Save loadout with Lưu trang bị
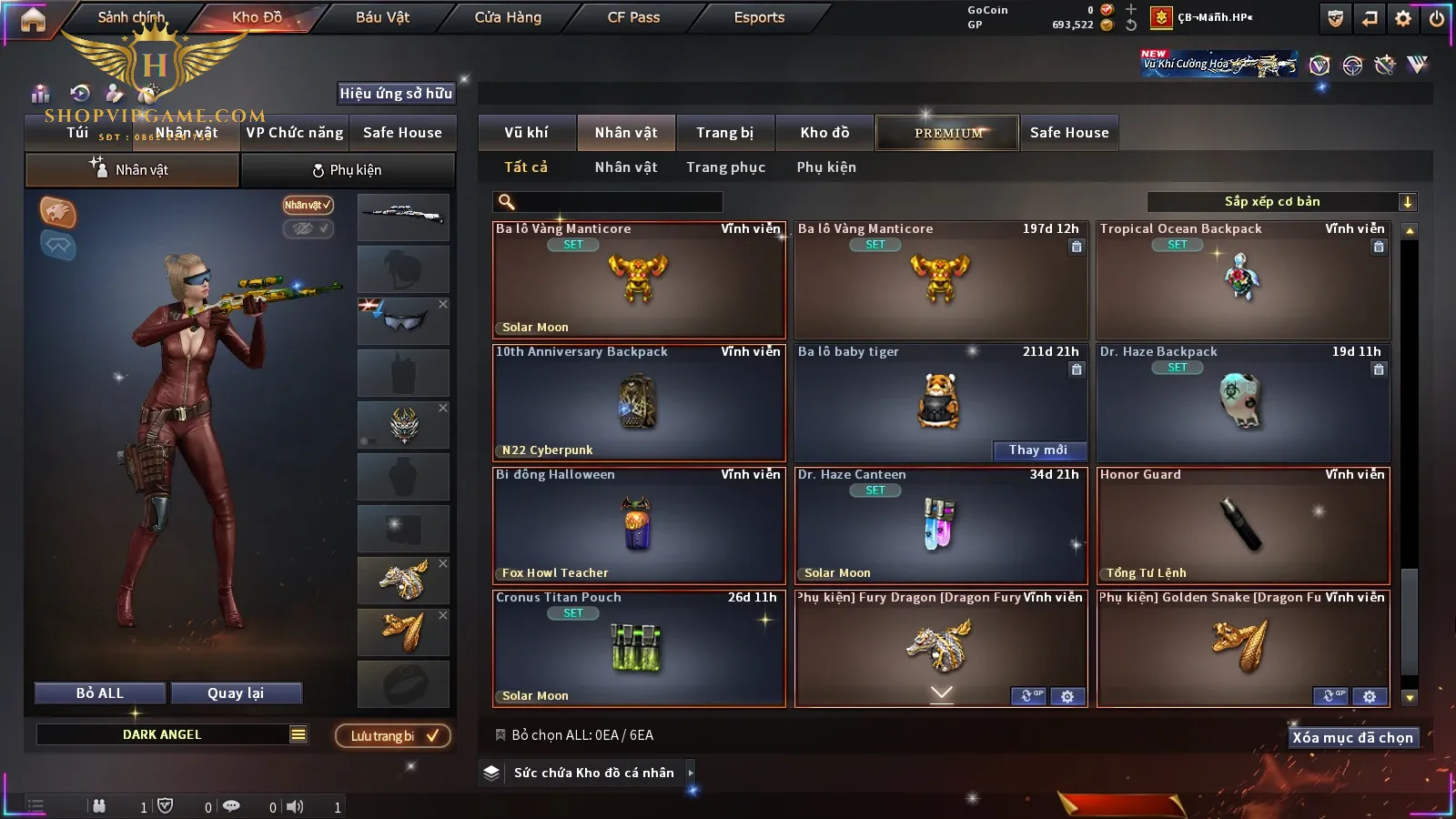This screenshot has height=819, width=1456. pyautogui.click(x=393, y=736)
